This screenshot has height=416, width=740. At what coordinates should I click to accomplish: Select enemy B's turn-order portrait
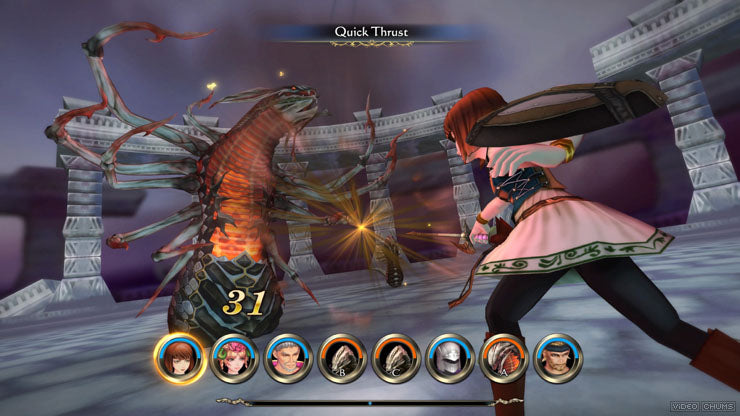pyautogui.click(x=343, y=358)
